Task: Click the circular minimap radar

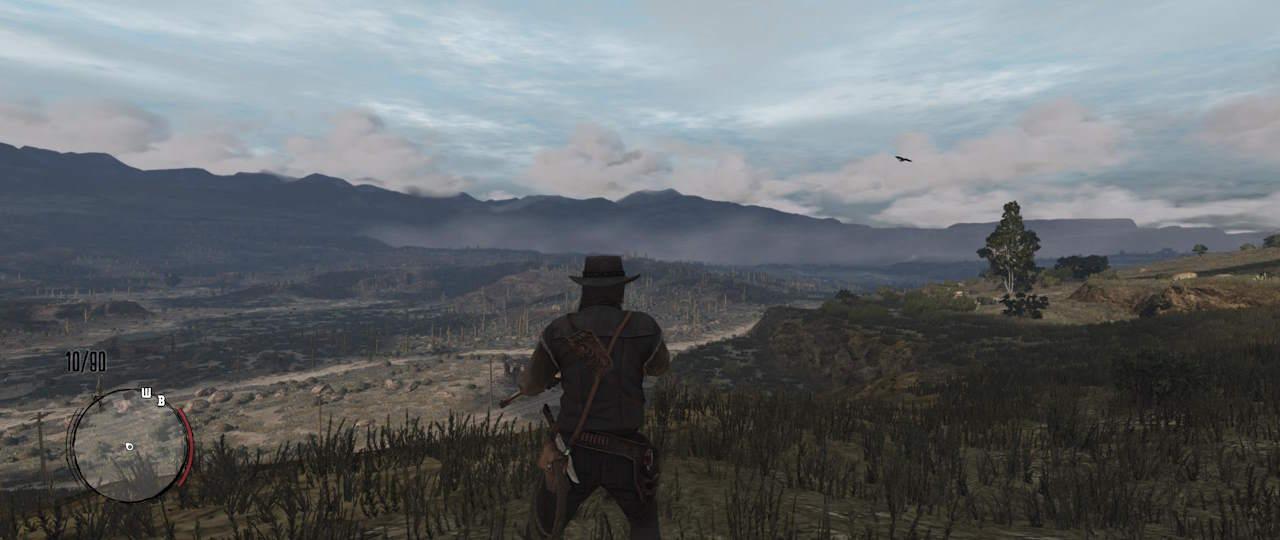Action: [x=128, y=445]
